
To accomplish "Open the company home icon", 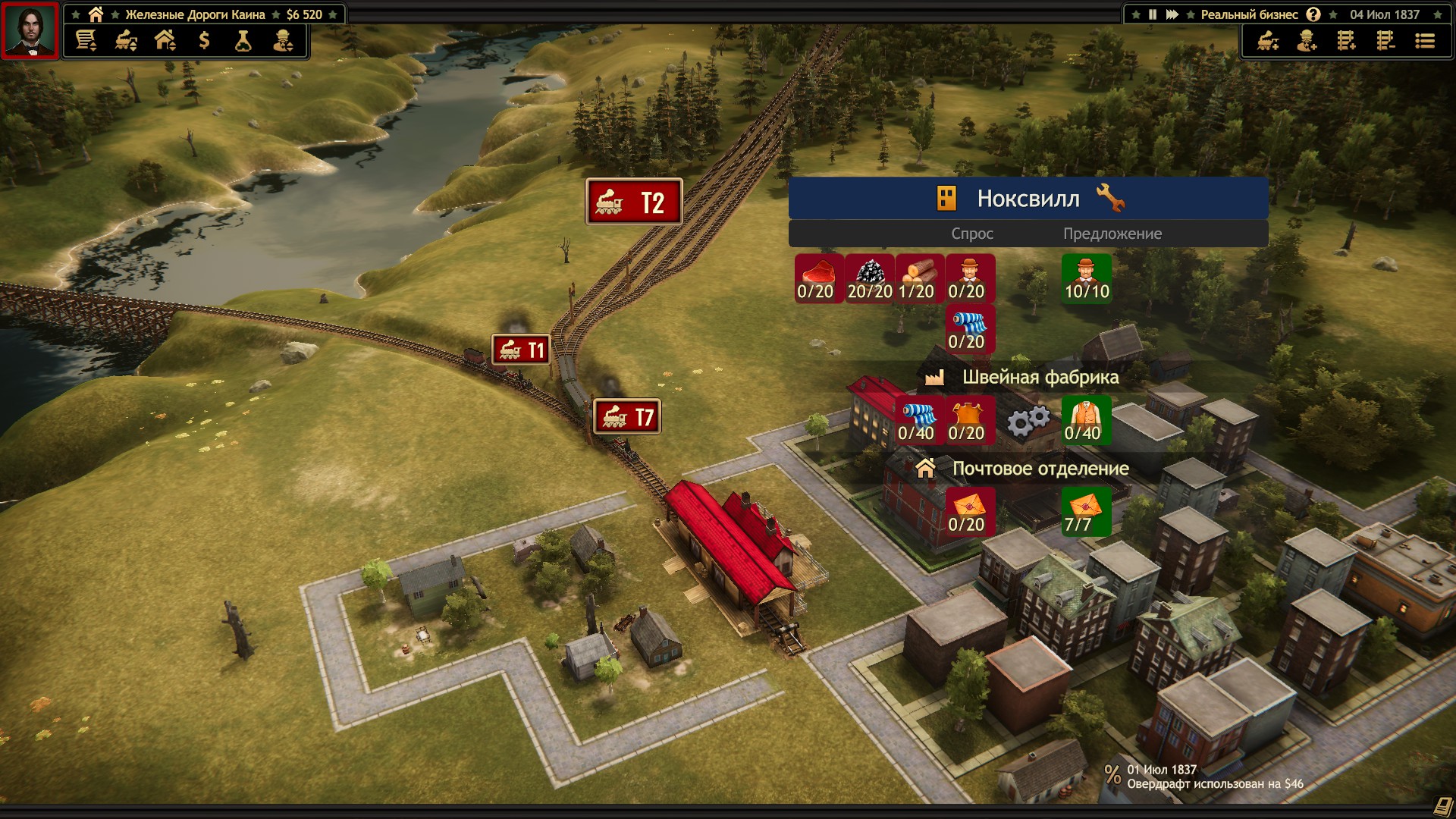I will coord(96,14).
